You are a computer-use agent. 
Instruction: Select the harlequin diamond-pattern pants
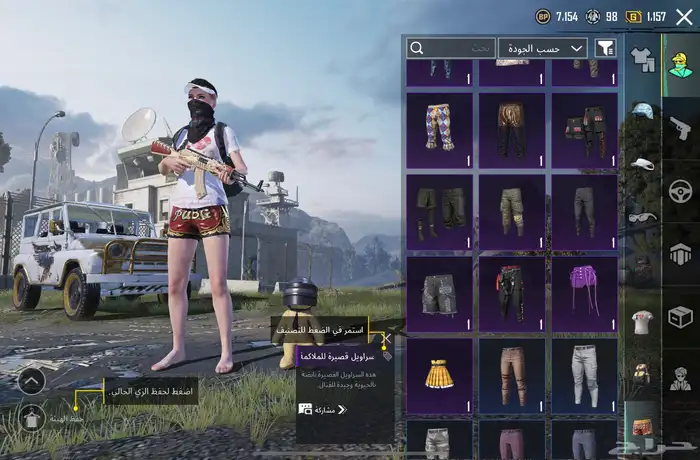[x=440, y=129]
